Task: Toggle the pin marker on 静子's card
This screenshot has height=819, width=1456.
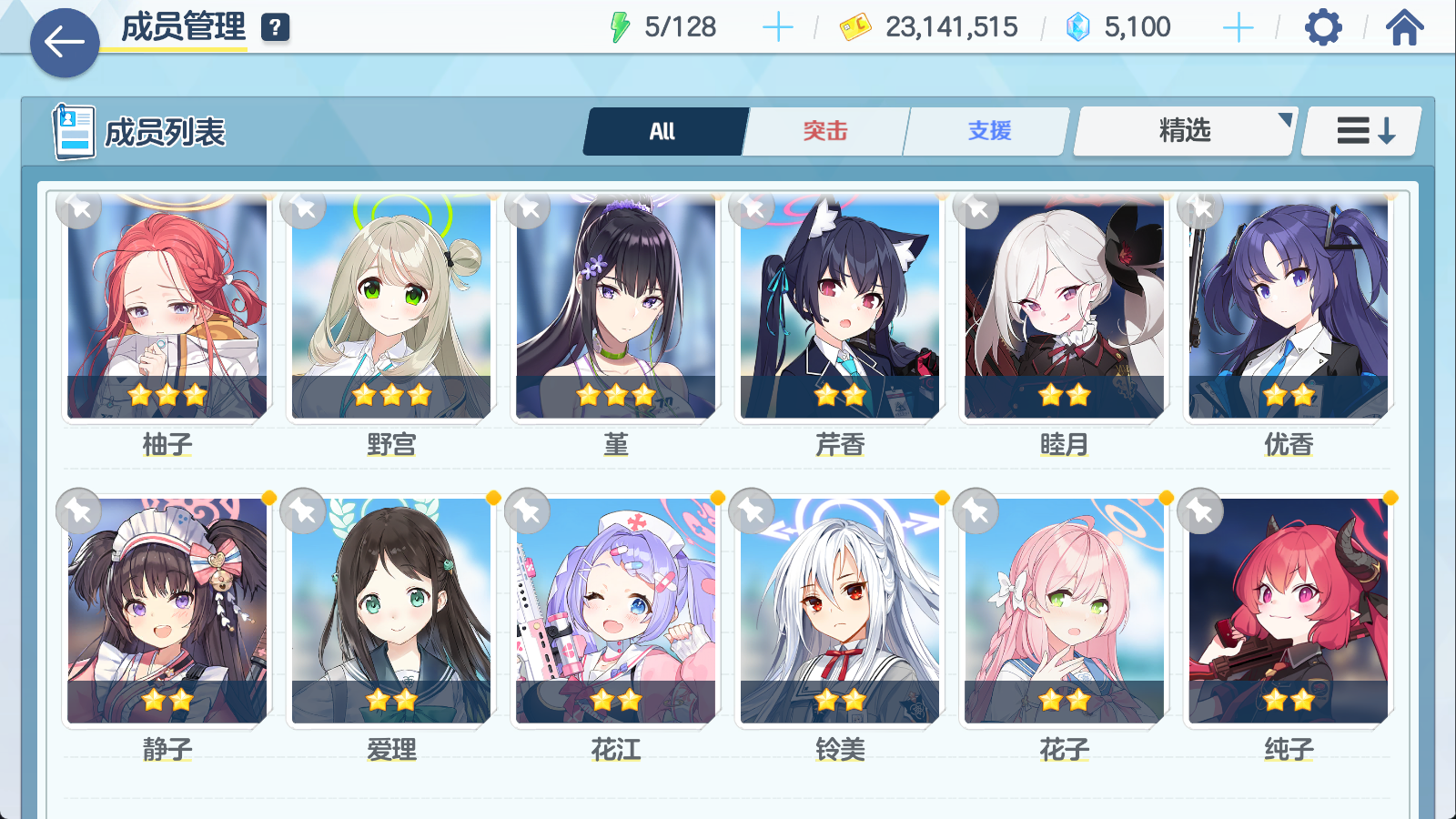Action: 80,511
